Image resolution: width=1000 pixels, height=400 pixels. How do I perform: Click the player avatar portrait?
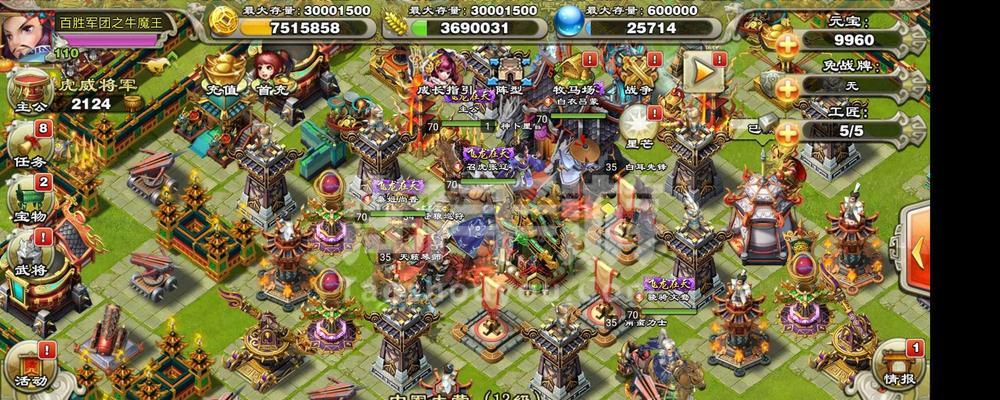[x=24, y=34]
